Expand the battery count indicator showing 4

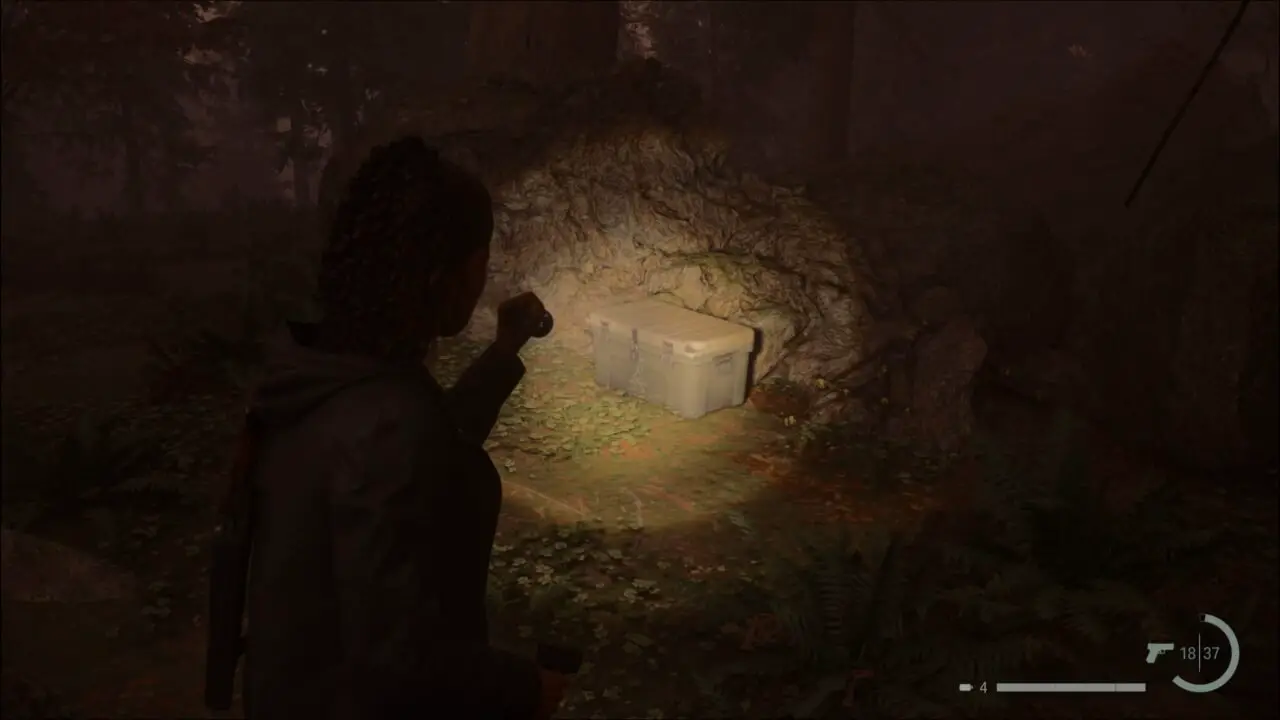pos(983,686)
